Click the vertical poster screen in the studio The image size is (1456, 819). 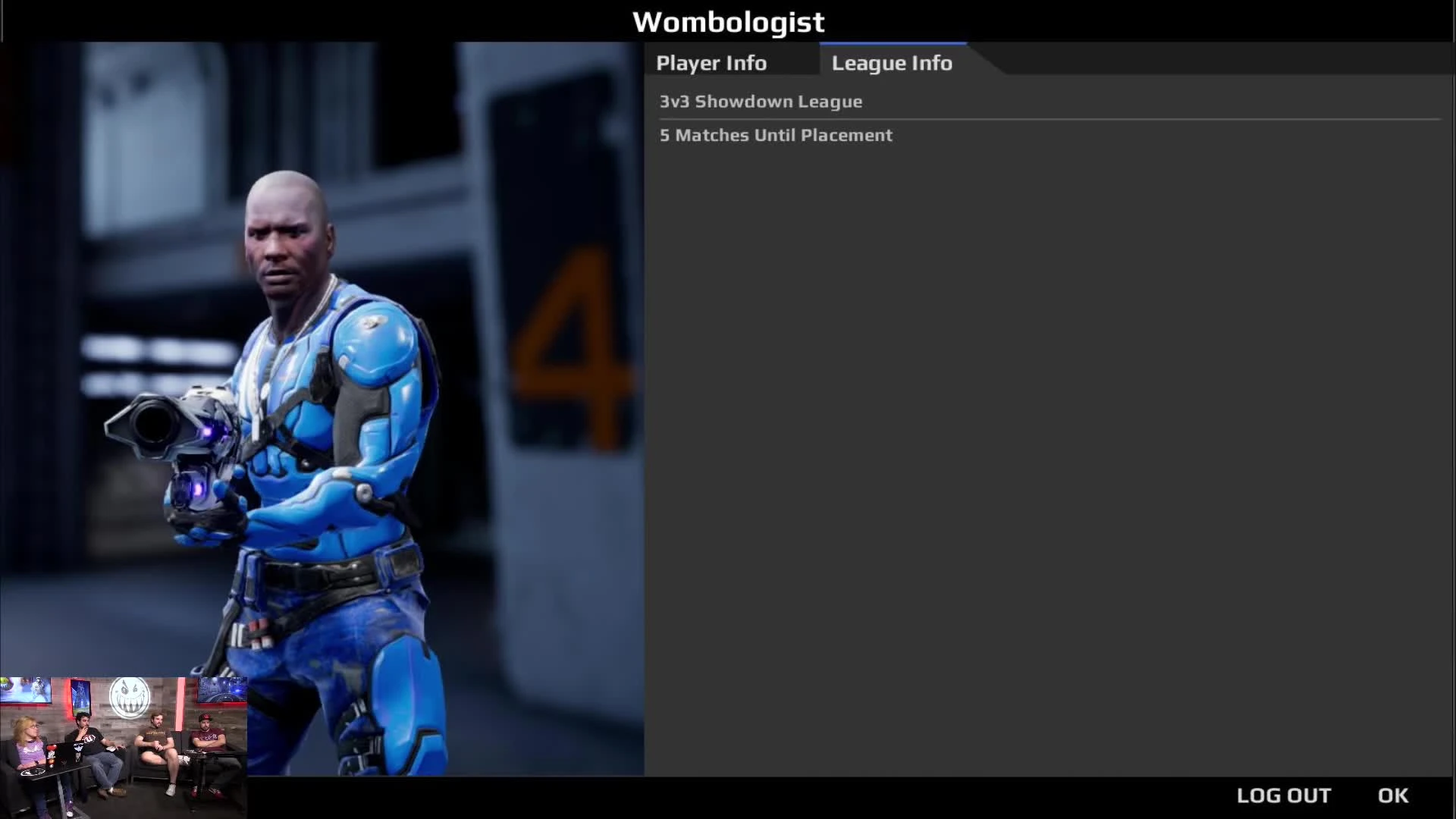(x=82, y=696)
